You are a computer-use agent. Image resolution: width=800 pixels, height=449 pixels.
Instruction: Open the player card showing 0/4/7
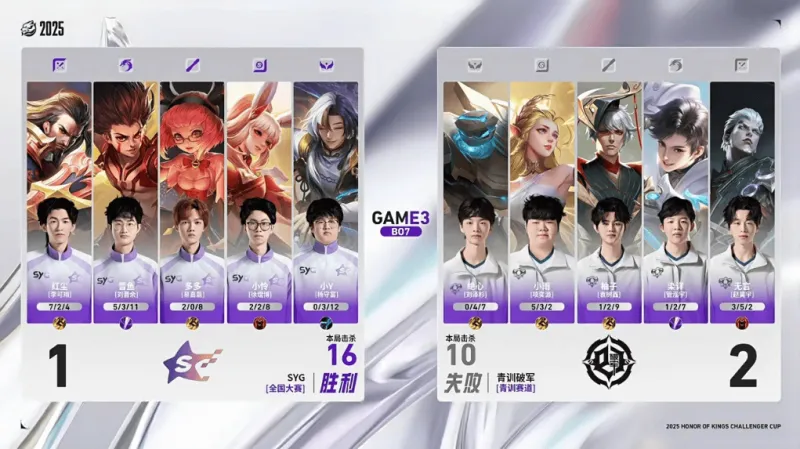[476, 200]
